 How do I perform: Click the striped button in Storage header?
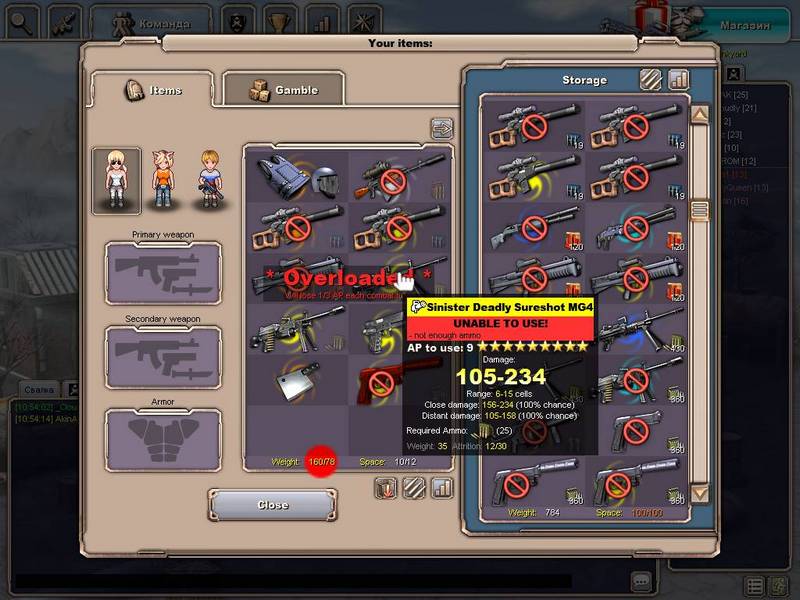[x=651, y=79]
